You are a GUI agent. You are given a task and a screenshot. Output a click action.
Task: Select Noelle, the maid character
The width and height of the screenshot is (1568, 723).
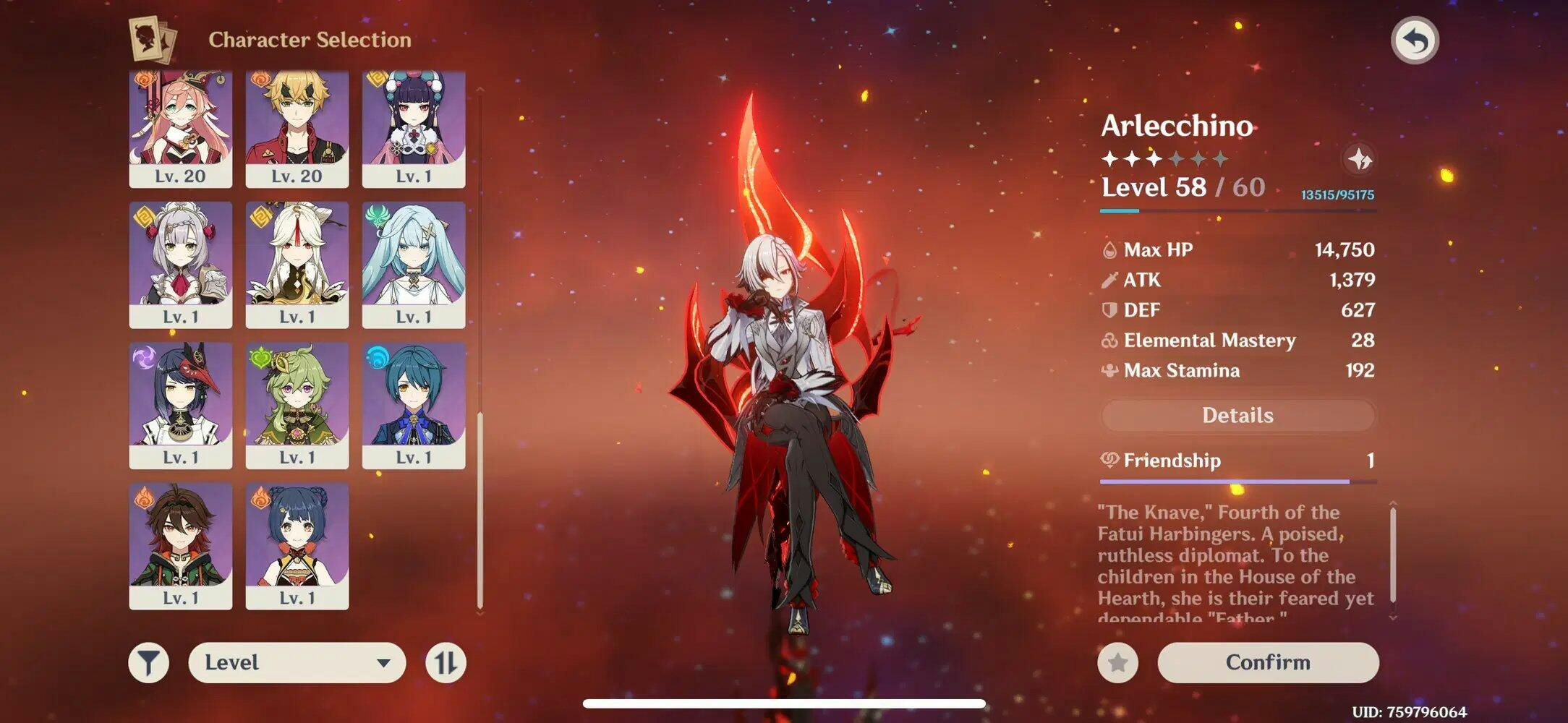pos(181,264)
